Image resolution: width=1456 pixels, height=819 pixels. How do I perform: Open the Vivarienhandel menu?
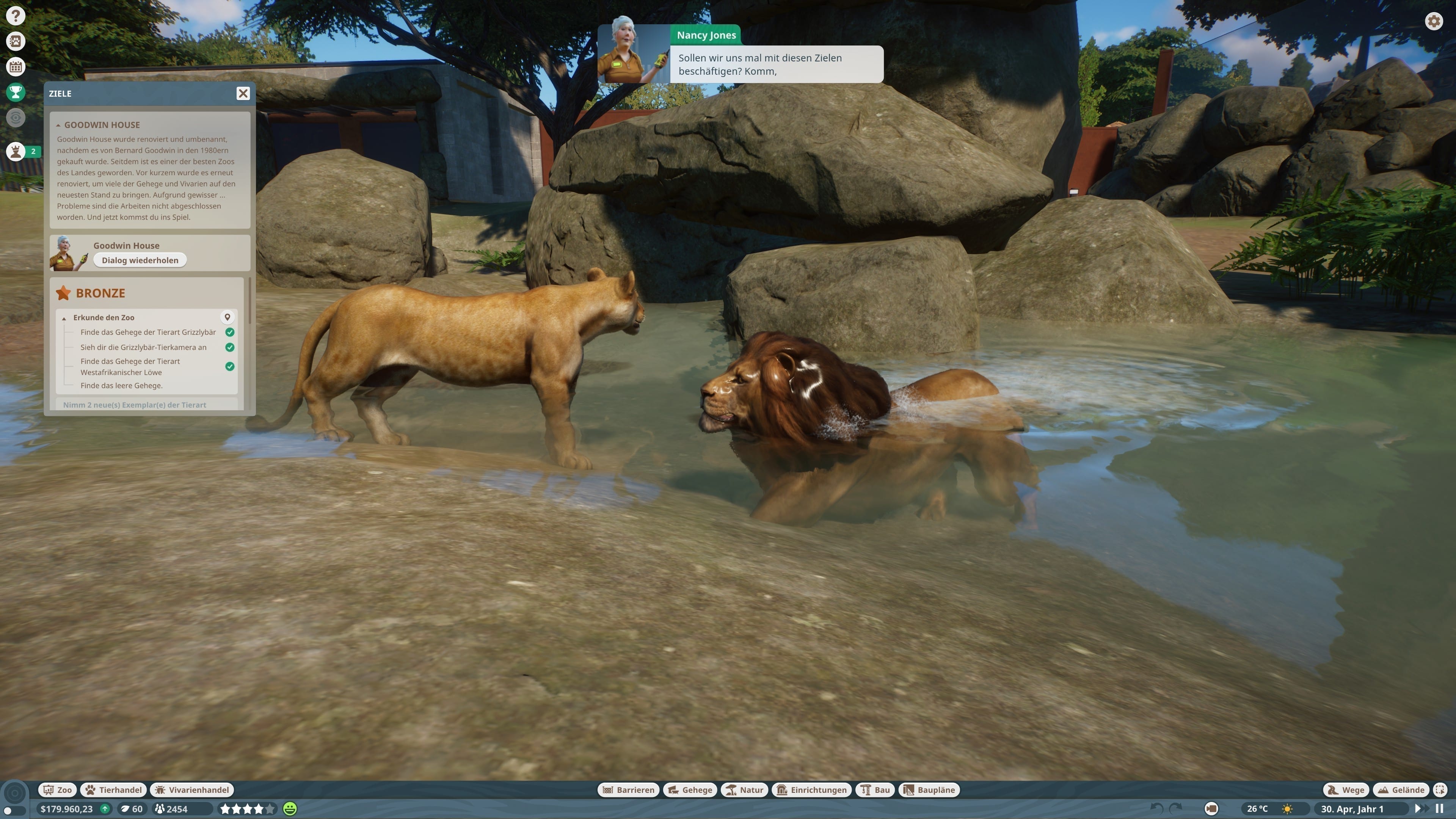pos(192,789)
